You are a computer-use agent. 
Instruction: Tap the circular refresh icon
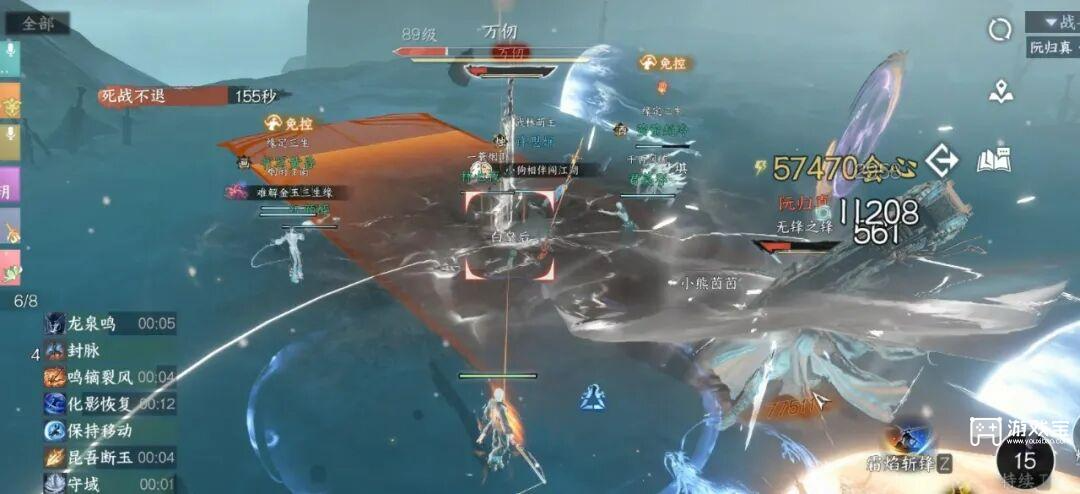click(x=1000, y=30)
